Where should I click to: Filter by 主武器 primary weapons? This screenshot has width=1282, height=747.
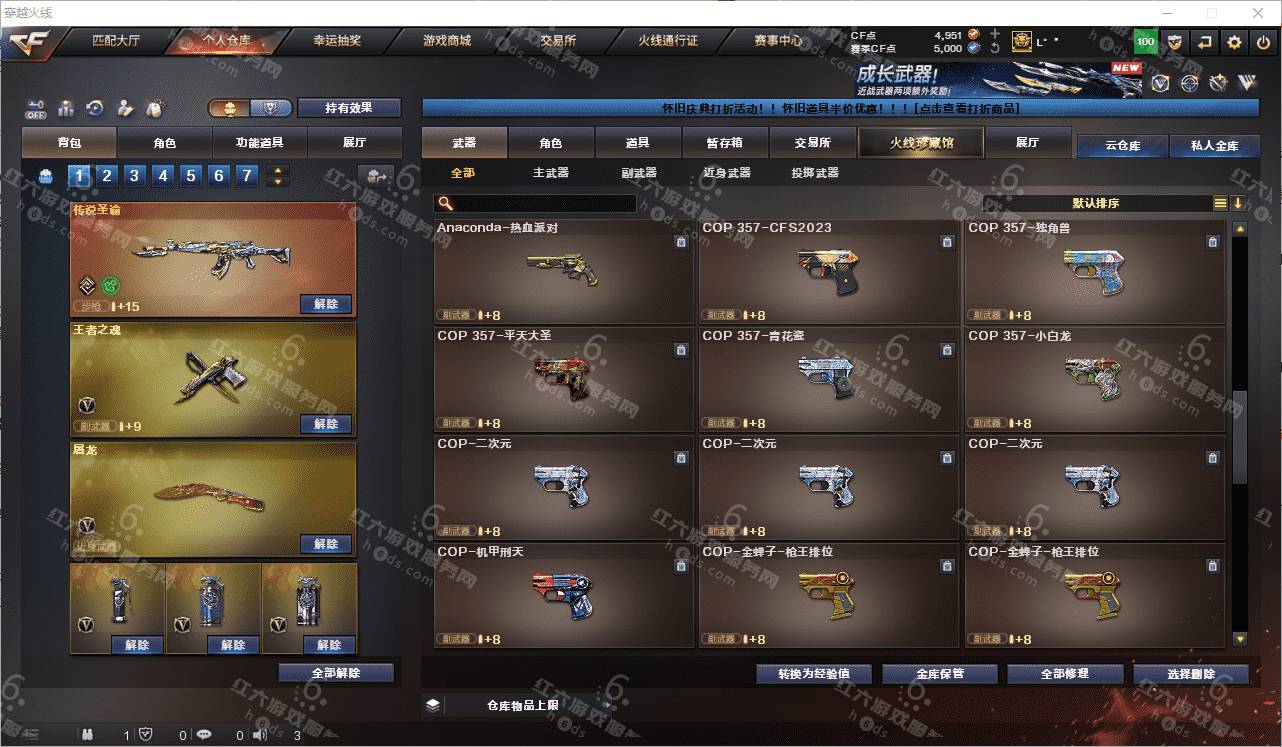(x=550, y=173)
